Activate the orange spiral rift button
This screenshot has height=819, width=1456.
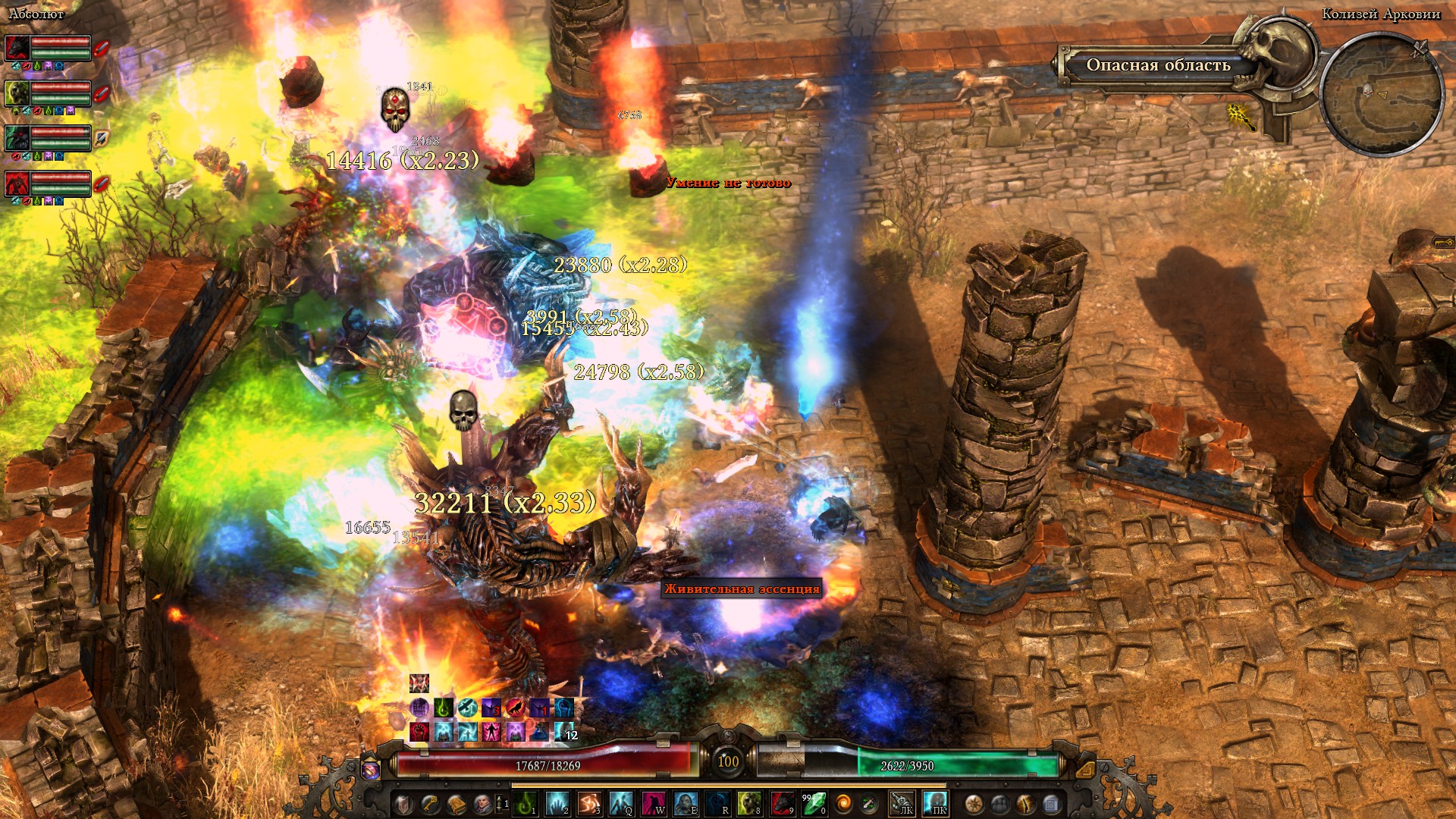click(843, 803)
